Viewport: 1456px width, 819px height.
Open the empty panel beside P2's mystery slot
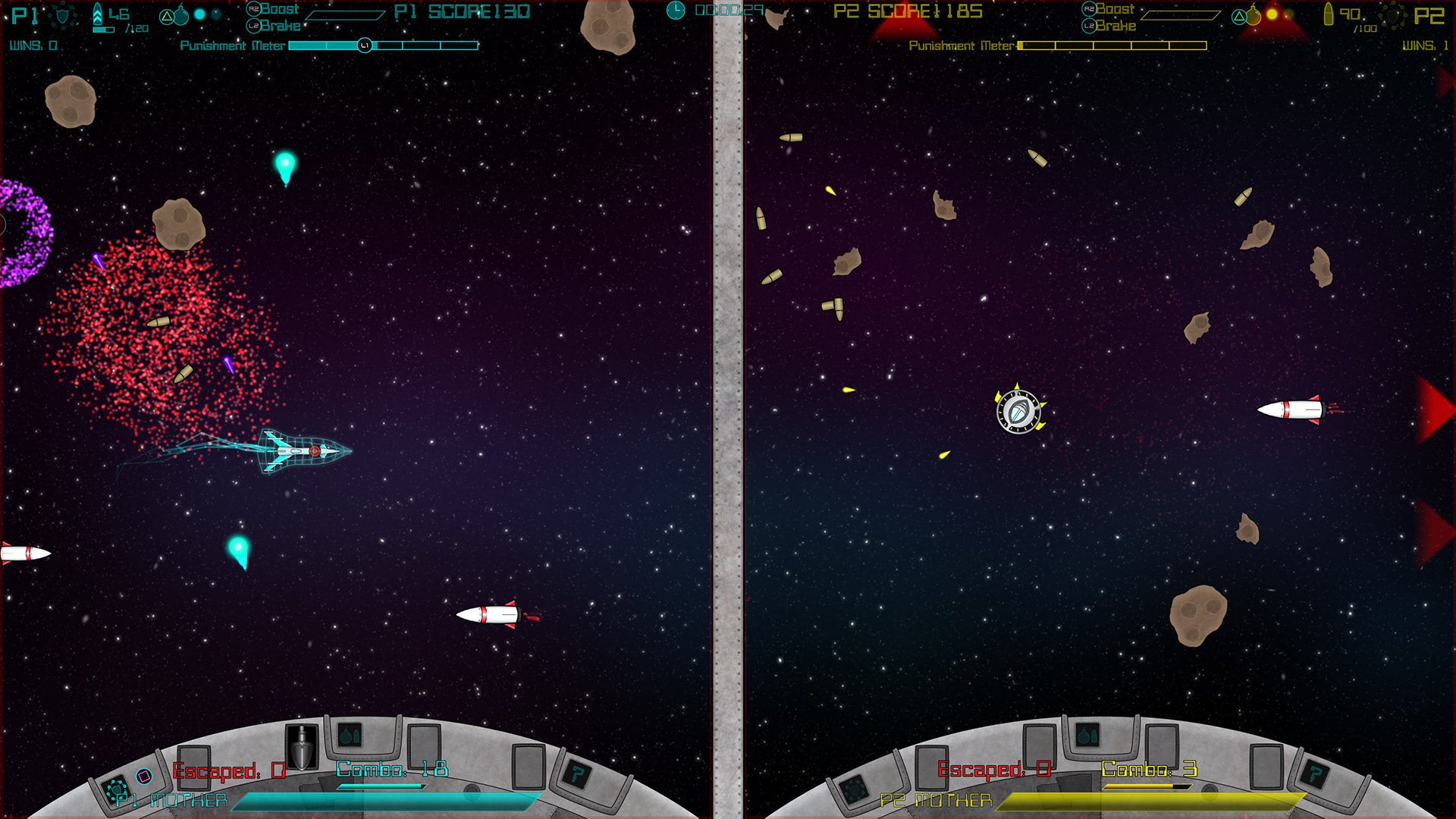pos(1265,766)
